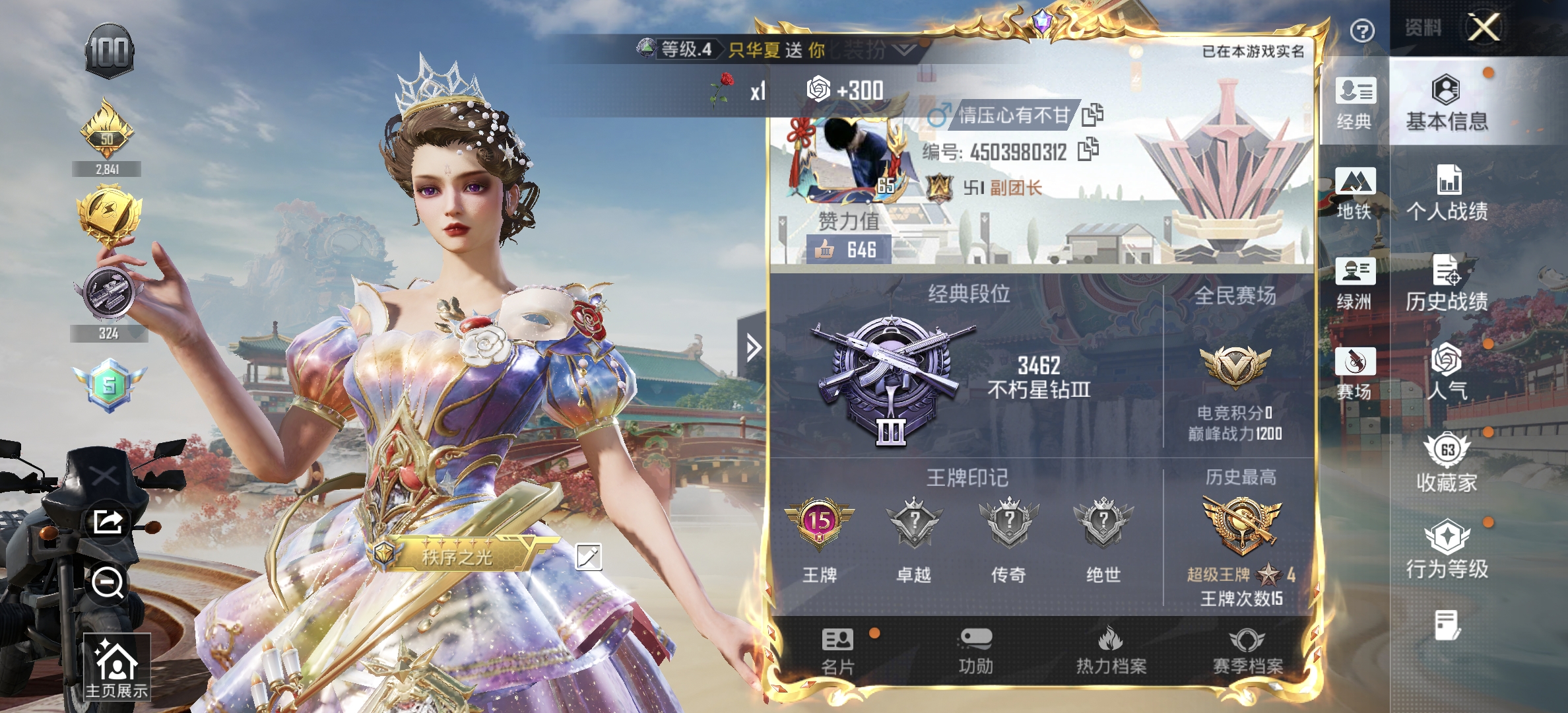
Task: Close the profile screen with the X
Action: (1484, 28)
